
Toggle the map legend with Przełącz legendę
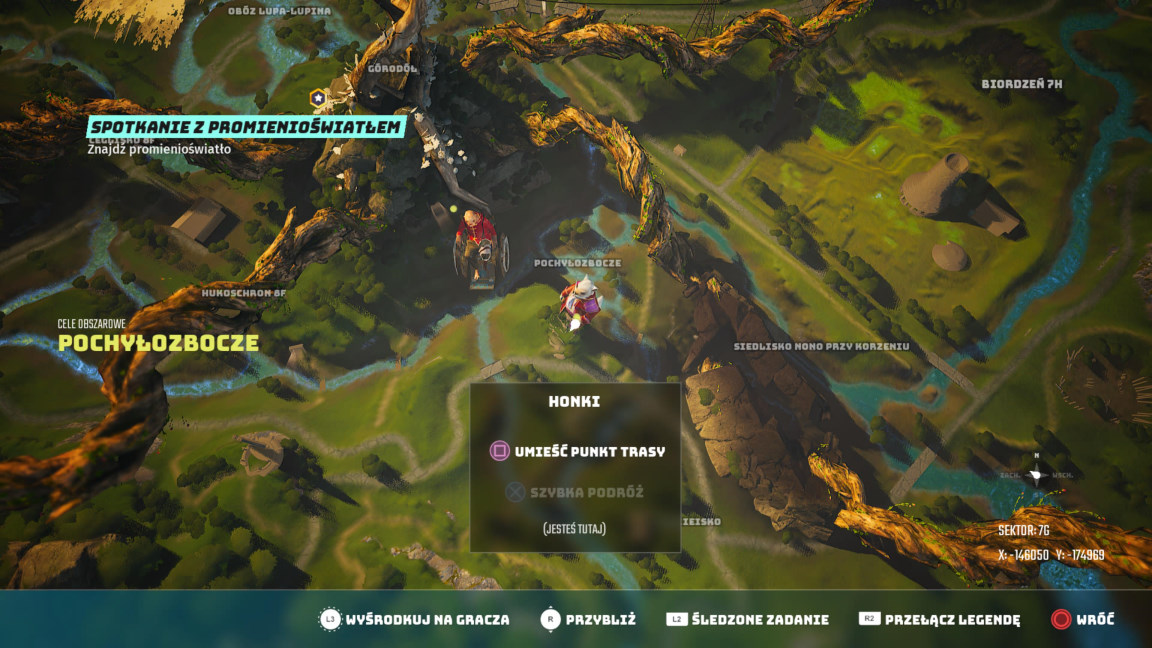tap(939, 619)
